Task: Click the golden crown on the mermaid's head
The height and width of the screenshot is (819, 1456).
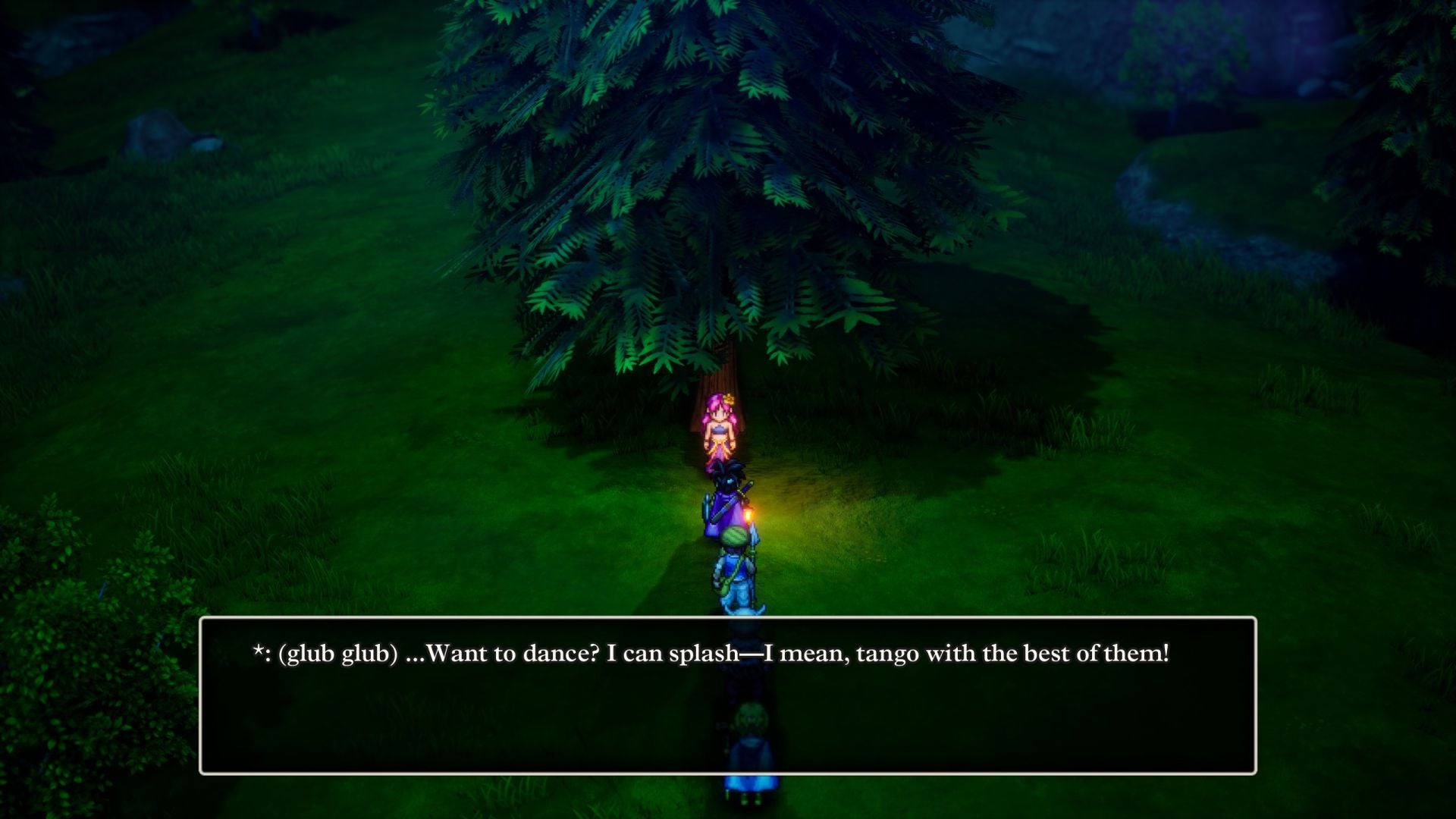Action: tap(728, 397)
